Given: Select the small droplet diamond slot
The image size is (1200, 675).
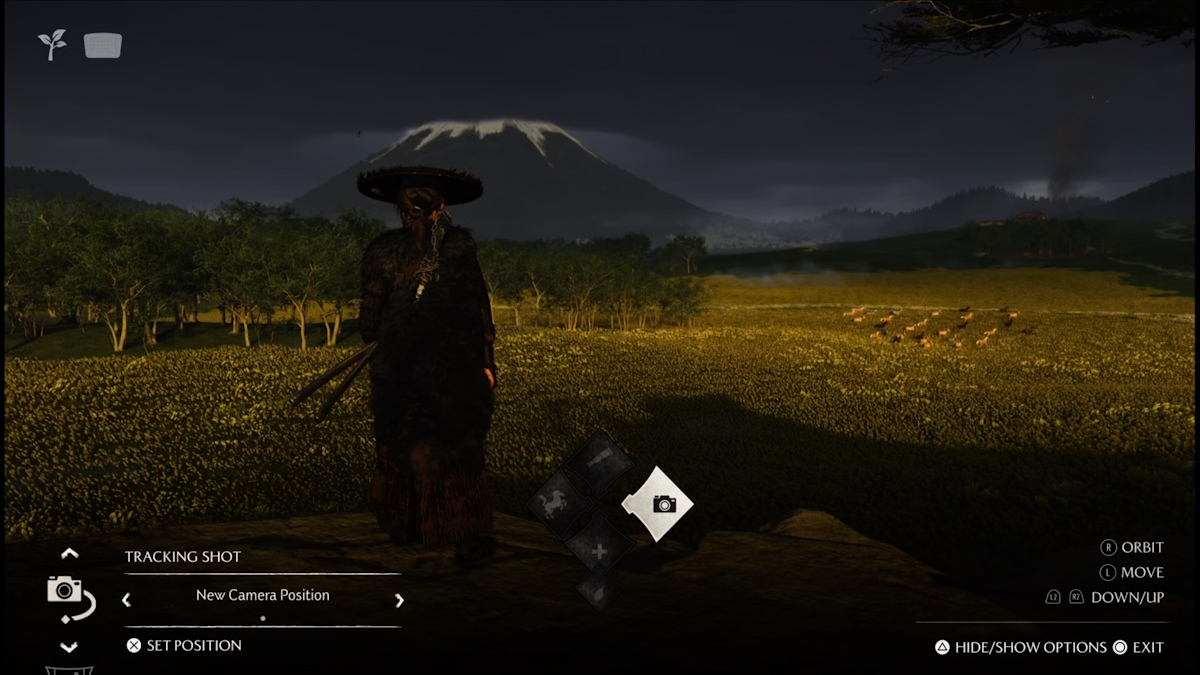Looking at the screenshot, I should click(598, 589).
